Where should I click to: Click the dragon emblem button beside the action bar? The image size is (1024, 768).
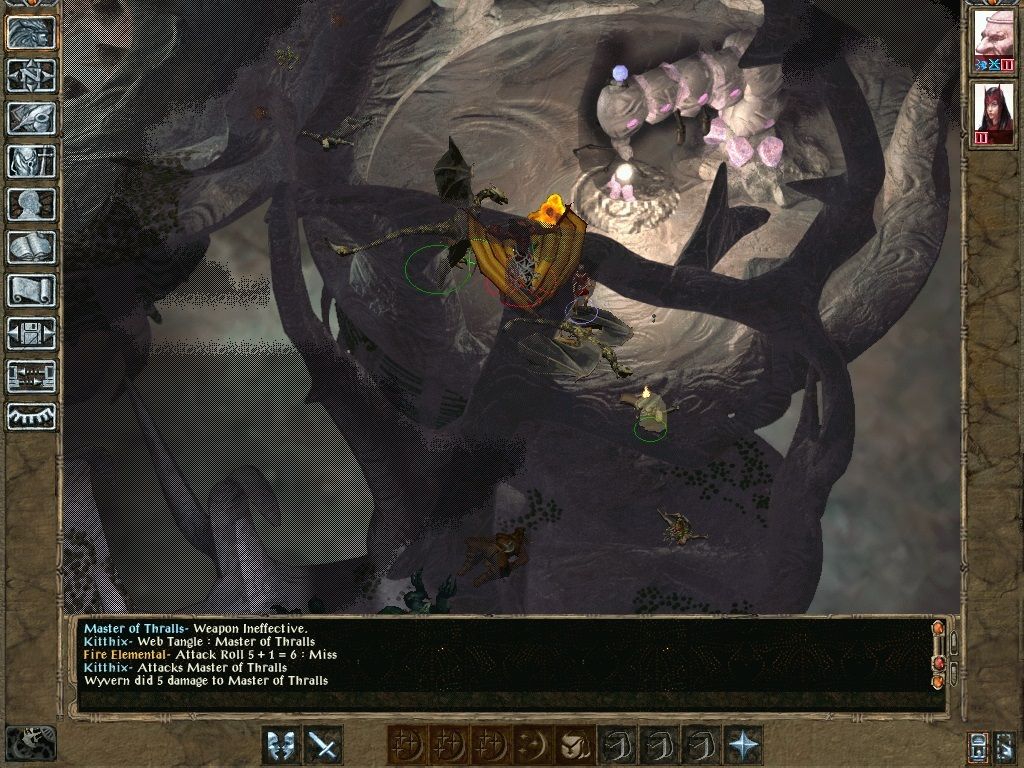pos(30,743)
